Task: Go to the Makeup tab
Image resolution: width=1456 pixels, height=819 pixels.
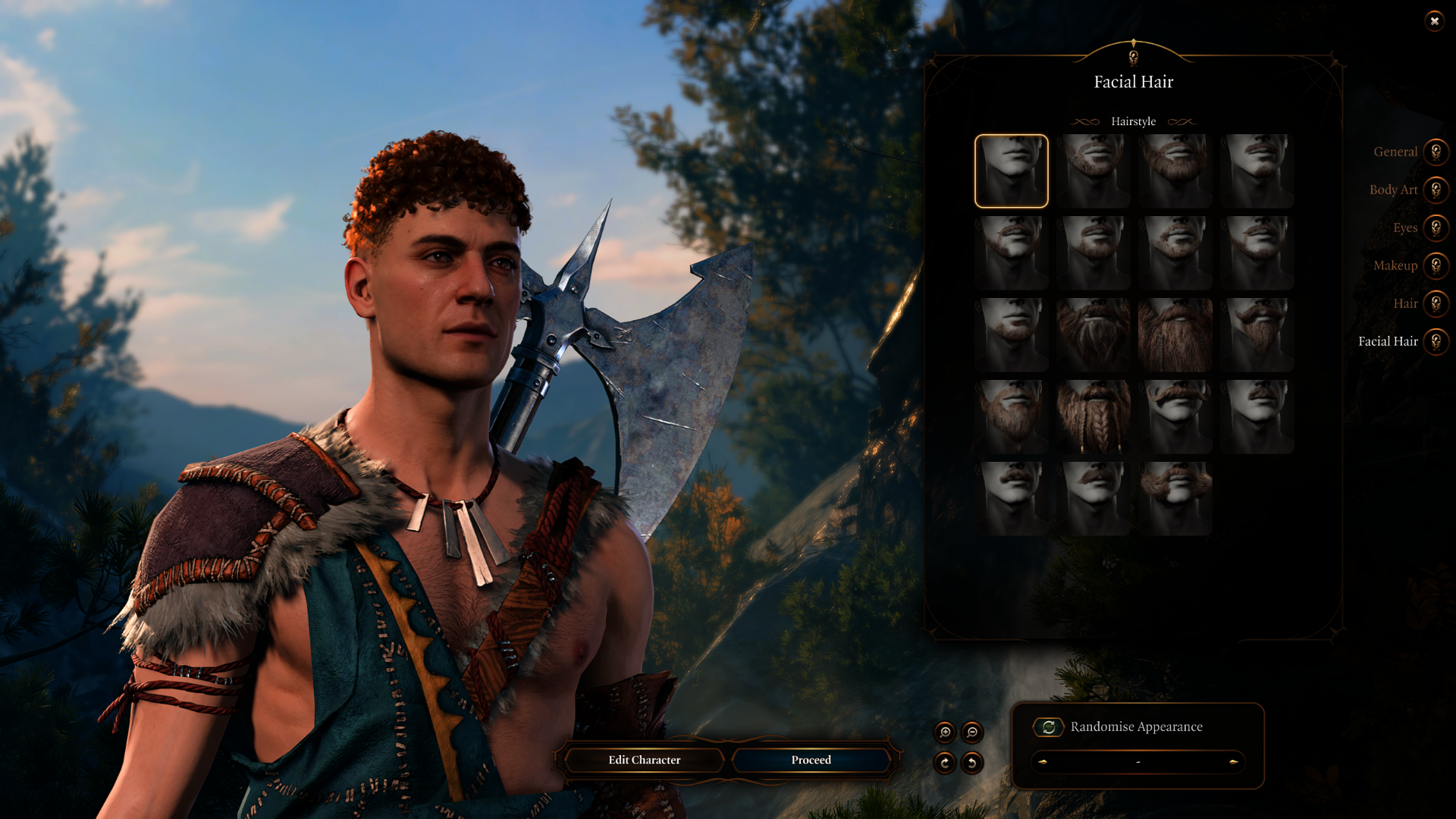Action: coord(1436,265)
